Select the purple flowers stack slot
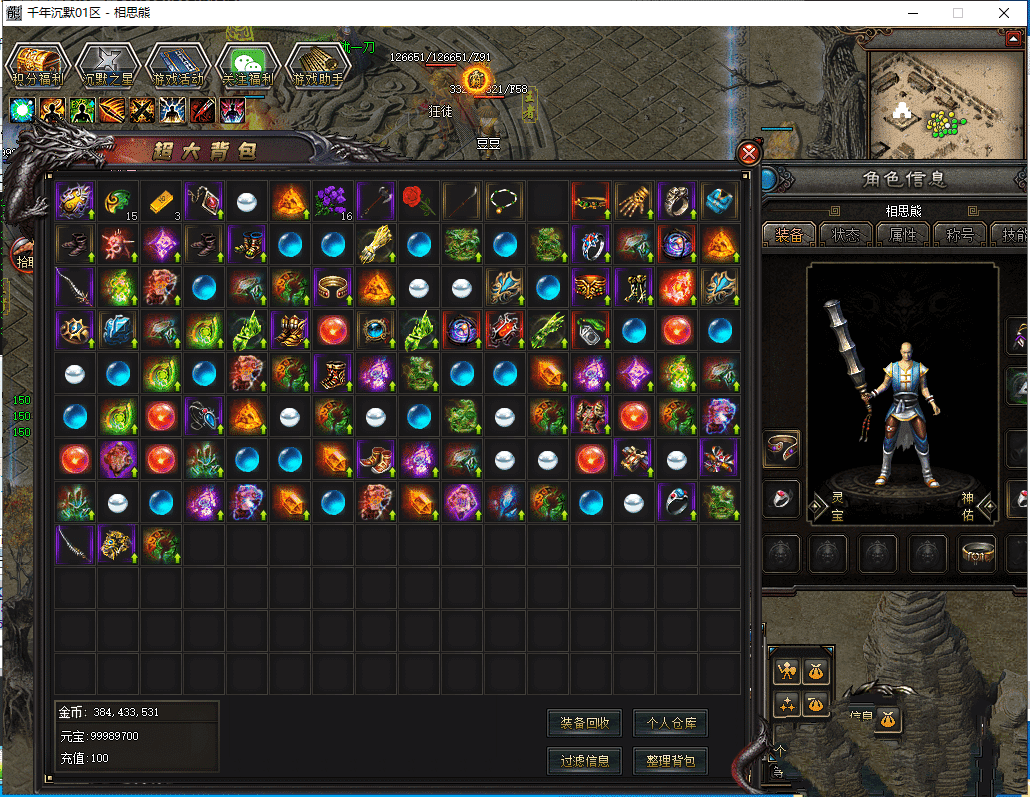1030x797 pixels. pos(332,201)
